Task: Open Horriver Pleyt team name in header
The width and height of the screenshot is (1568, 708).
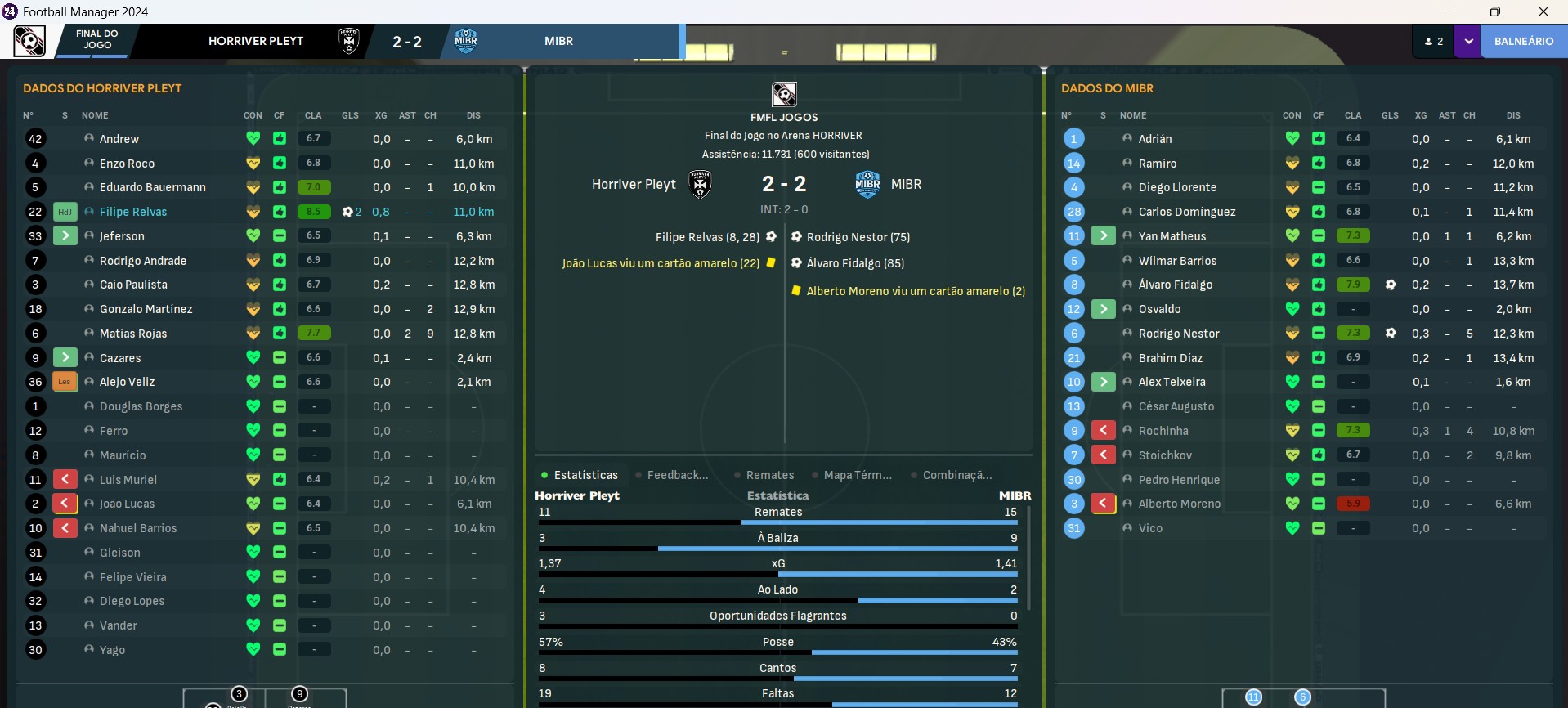Action: (256, 41)
